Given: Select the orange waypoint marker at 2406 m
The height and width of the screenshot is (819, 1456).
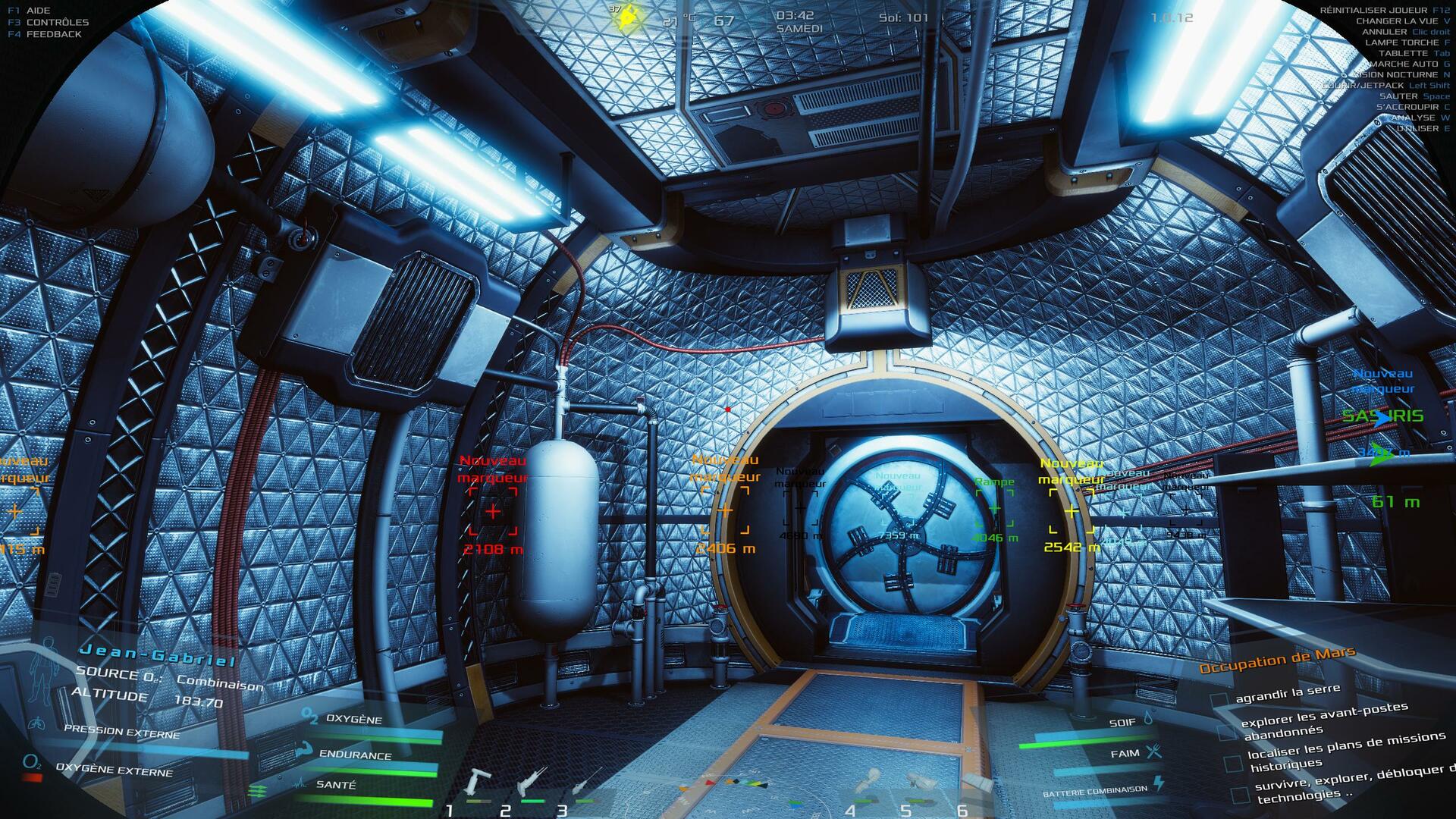Looking at the screenshot, I should coord(725,511).
